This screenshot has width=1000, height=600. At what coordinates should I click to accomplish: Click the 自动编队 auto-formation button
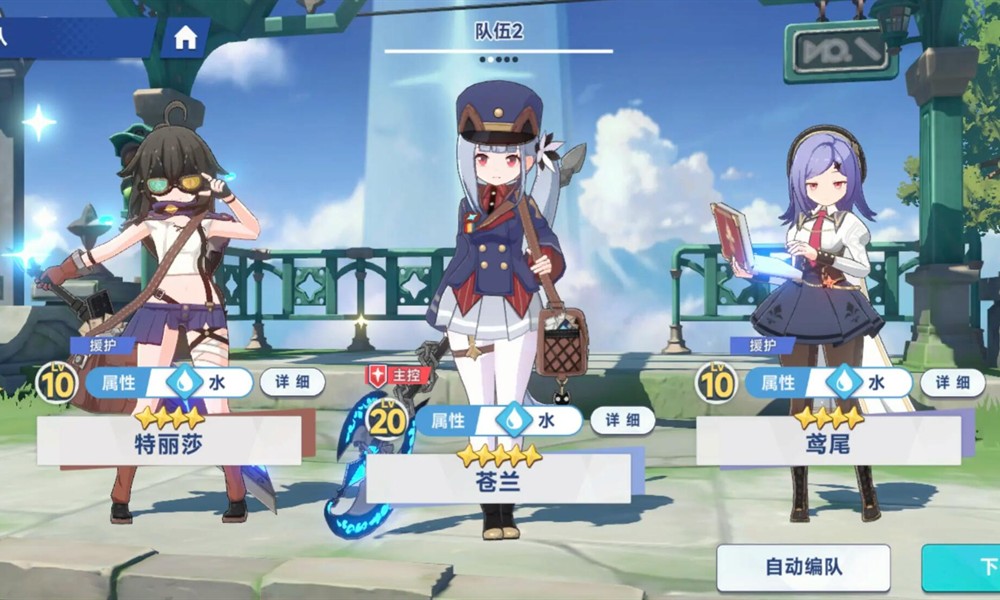(x=803, y=567)
